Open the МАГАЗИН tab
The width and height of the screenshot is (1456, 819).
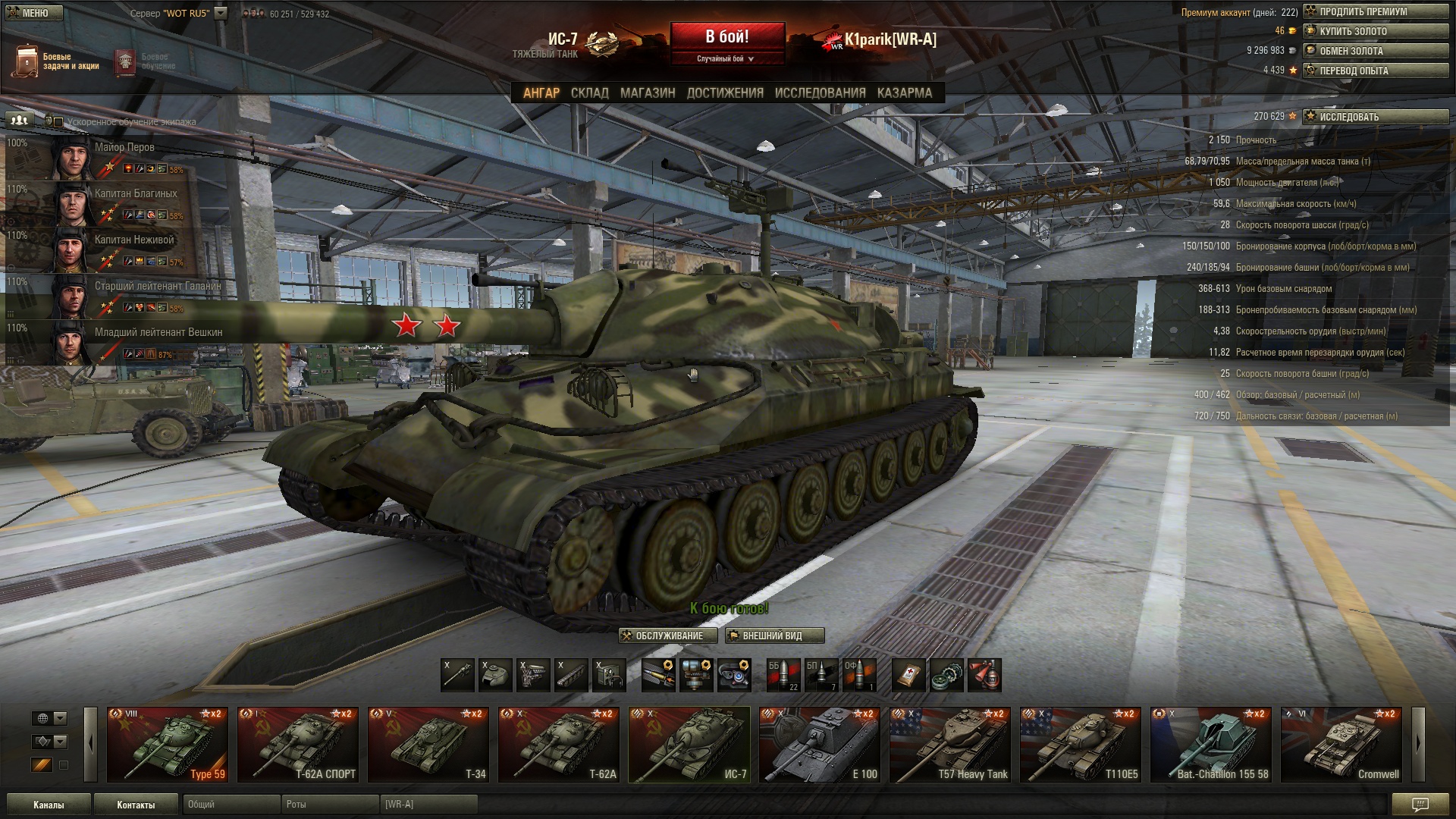647,93
